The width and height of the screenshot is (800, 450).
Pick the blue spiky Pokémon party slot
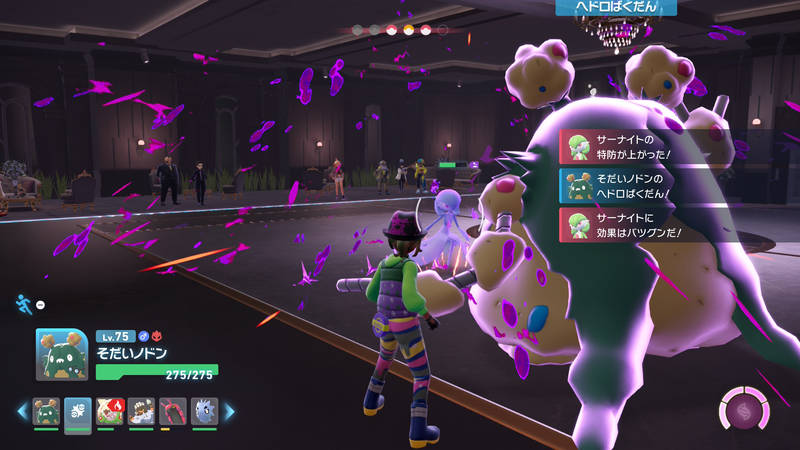coord(204,411)
